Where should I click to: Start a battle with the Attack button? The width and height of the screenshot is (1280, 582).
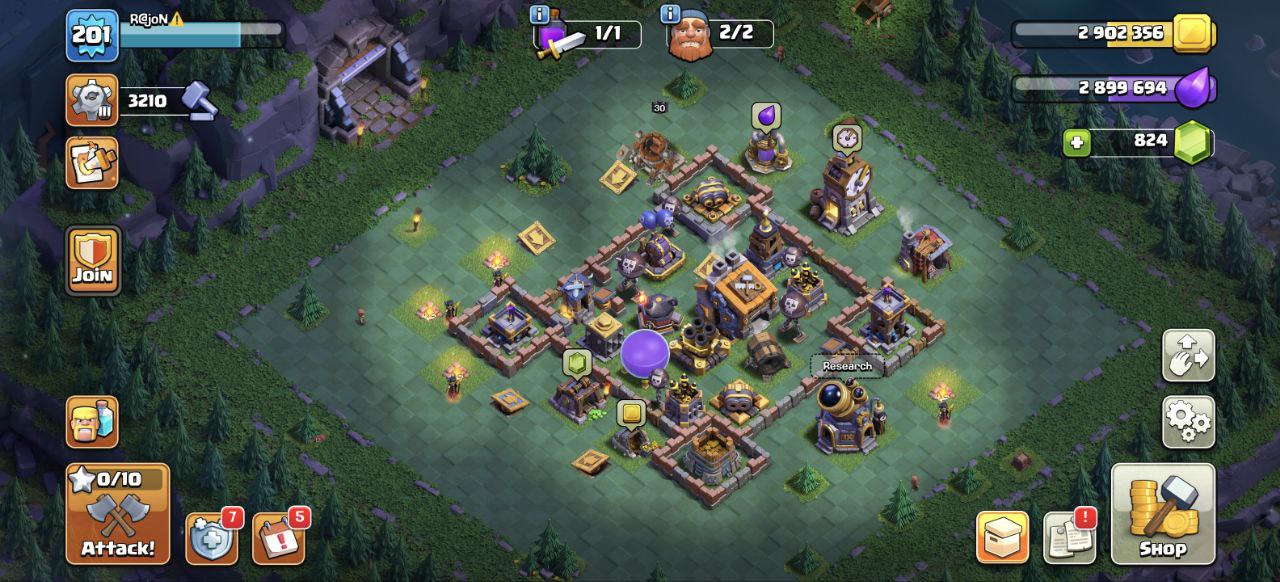coord(118,513)
